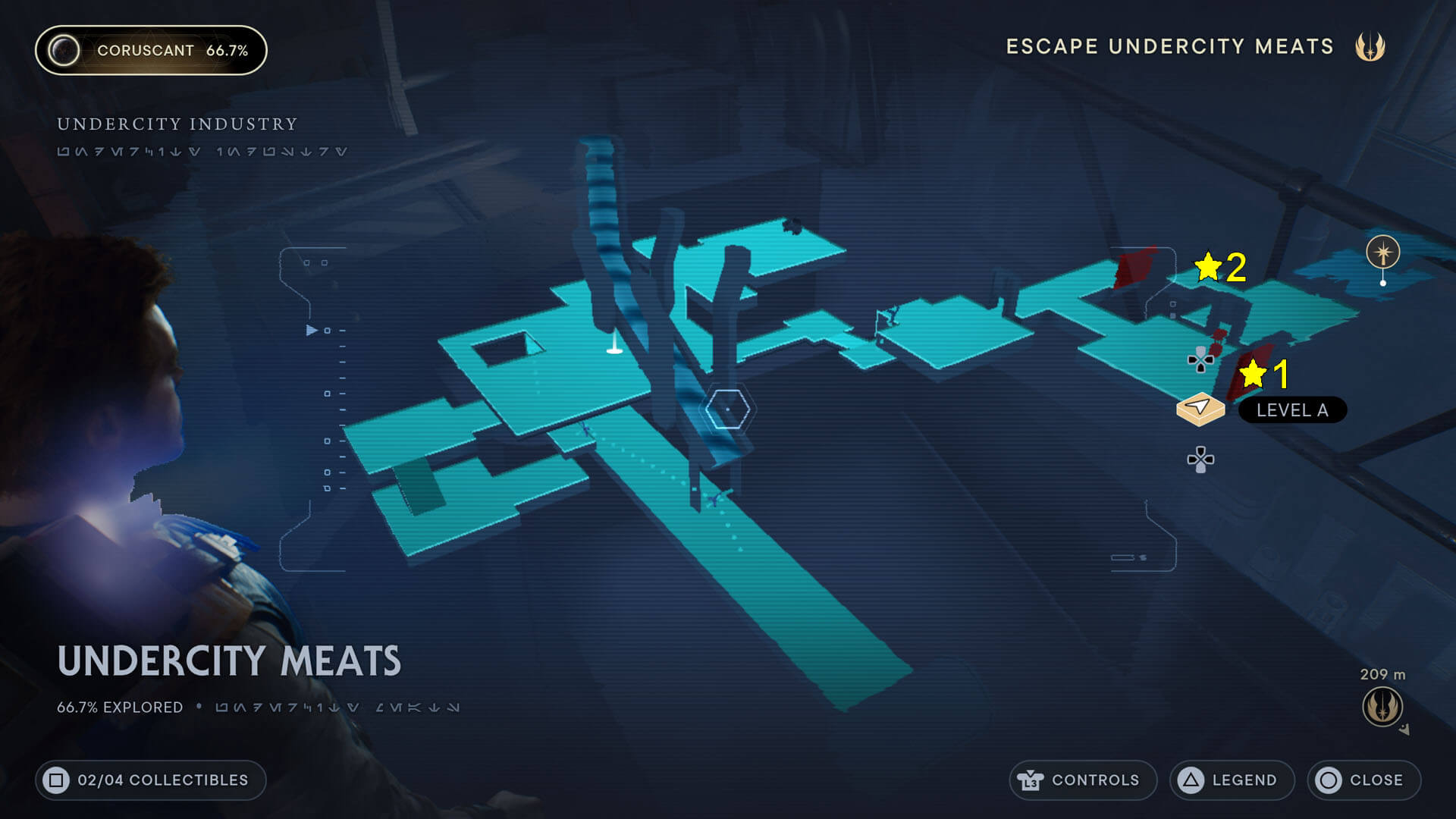Toggle the Legend overlay with the triangle button
1456x819 pixels.
pos(1190,780)
